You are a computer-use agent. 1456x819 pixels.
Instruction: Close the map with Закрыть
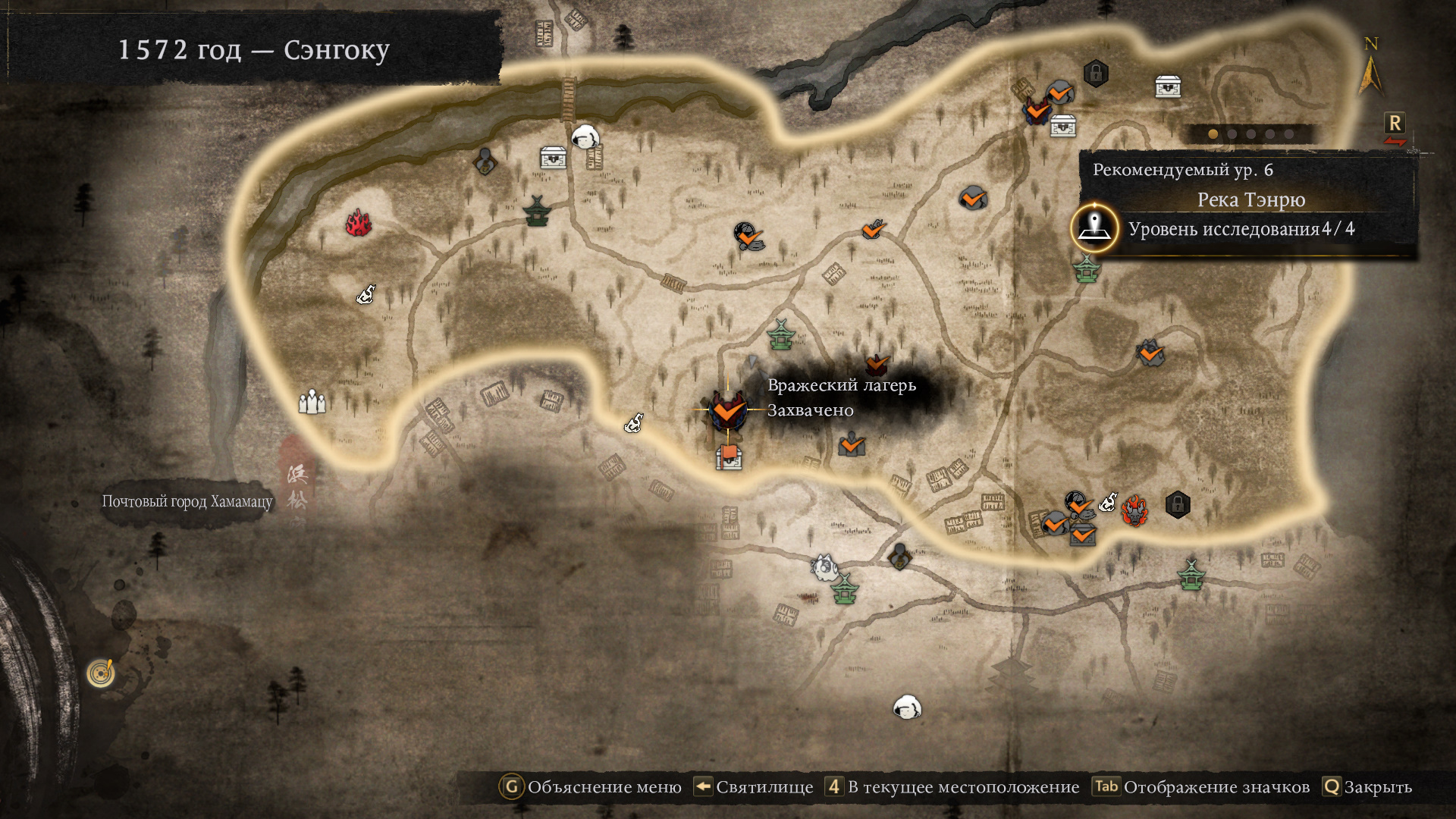pyautogui.click(x=1367, y=787)
